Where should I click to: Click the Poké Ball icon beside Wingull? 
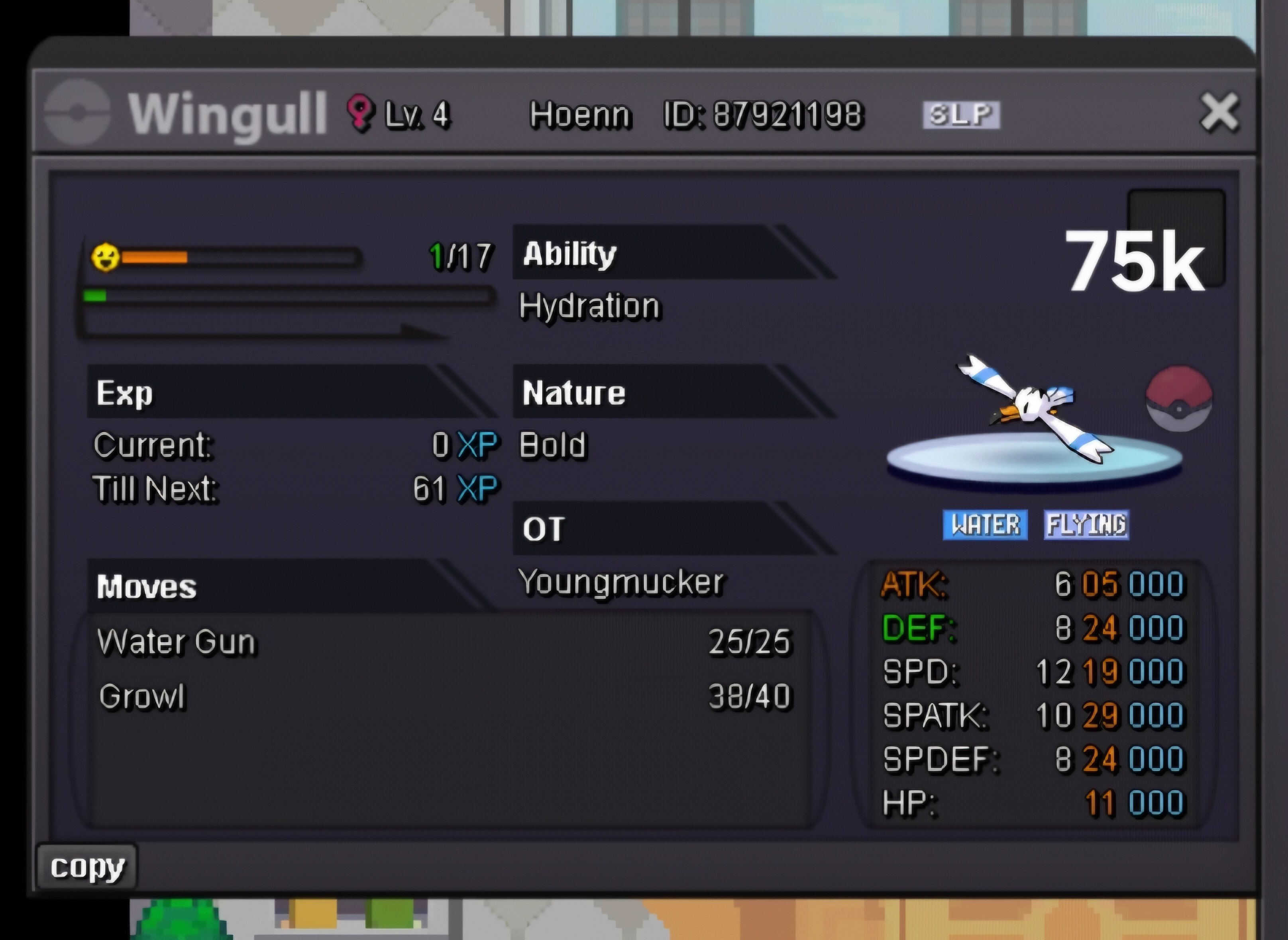1179,399
